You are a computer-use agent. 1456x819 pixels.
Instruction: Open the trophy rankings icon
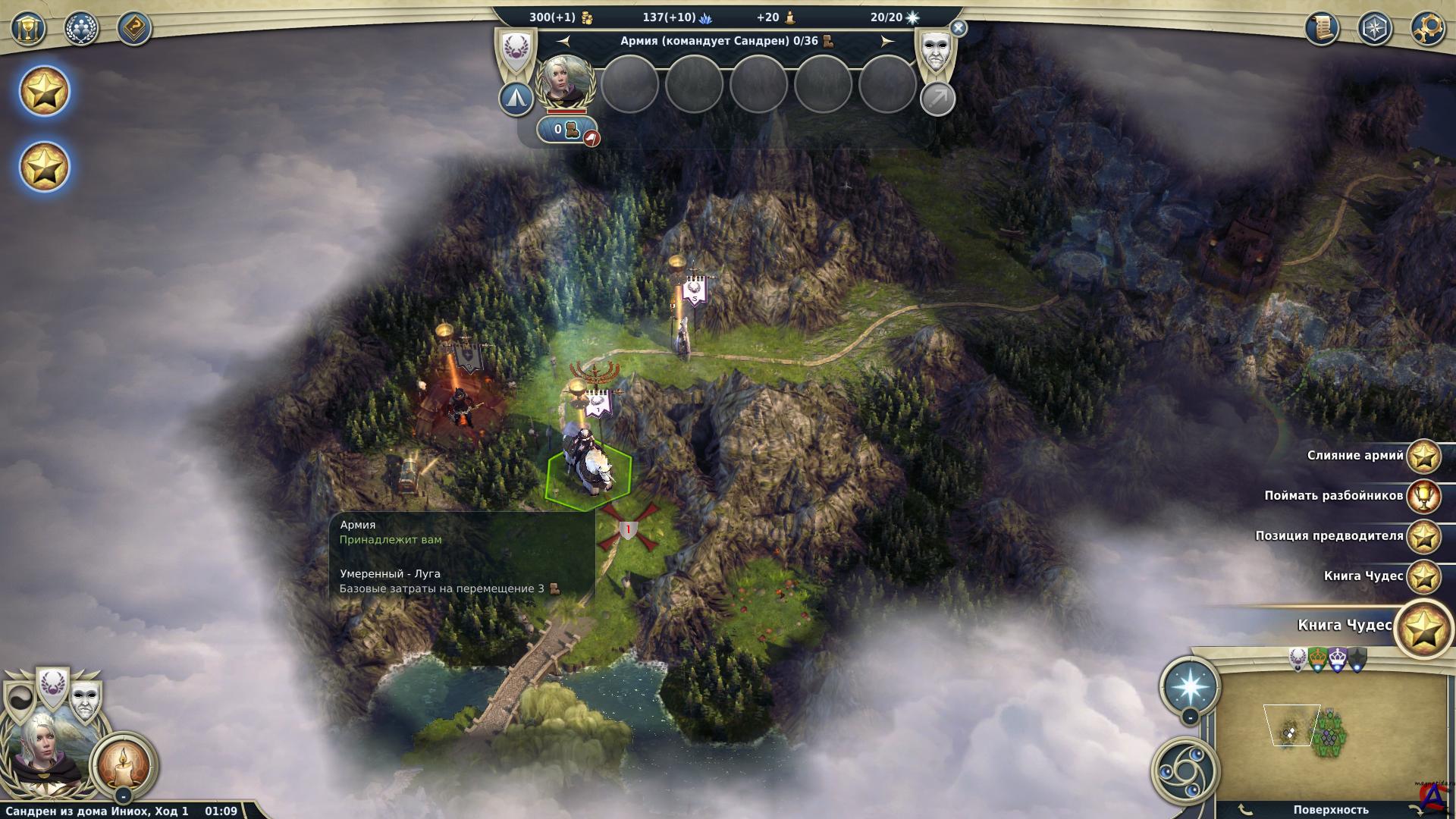pyautogui.click(x=29, y=29)
